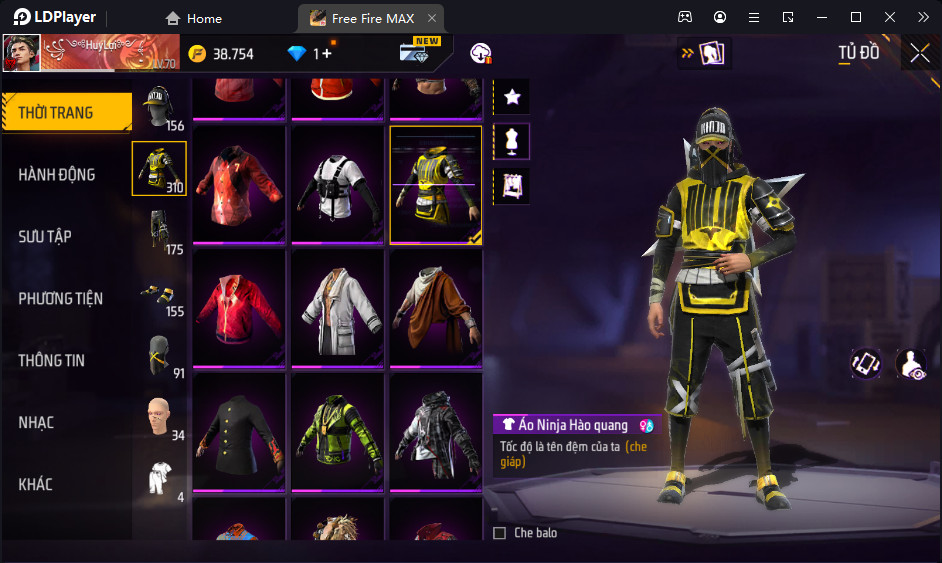Select the black button-up jacket
The height and width of the screenshot is (563, 942).
239,433
